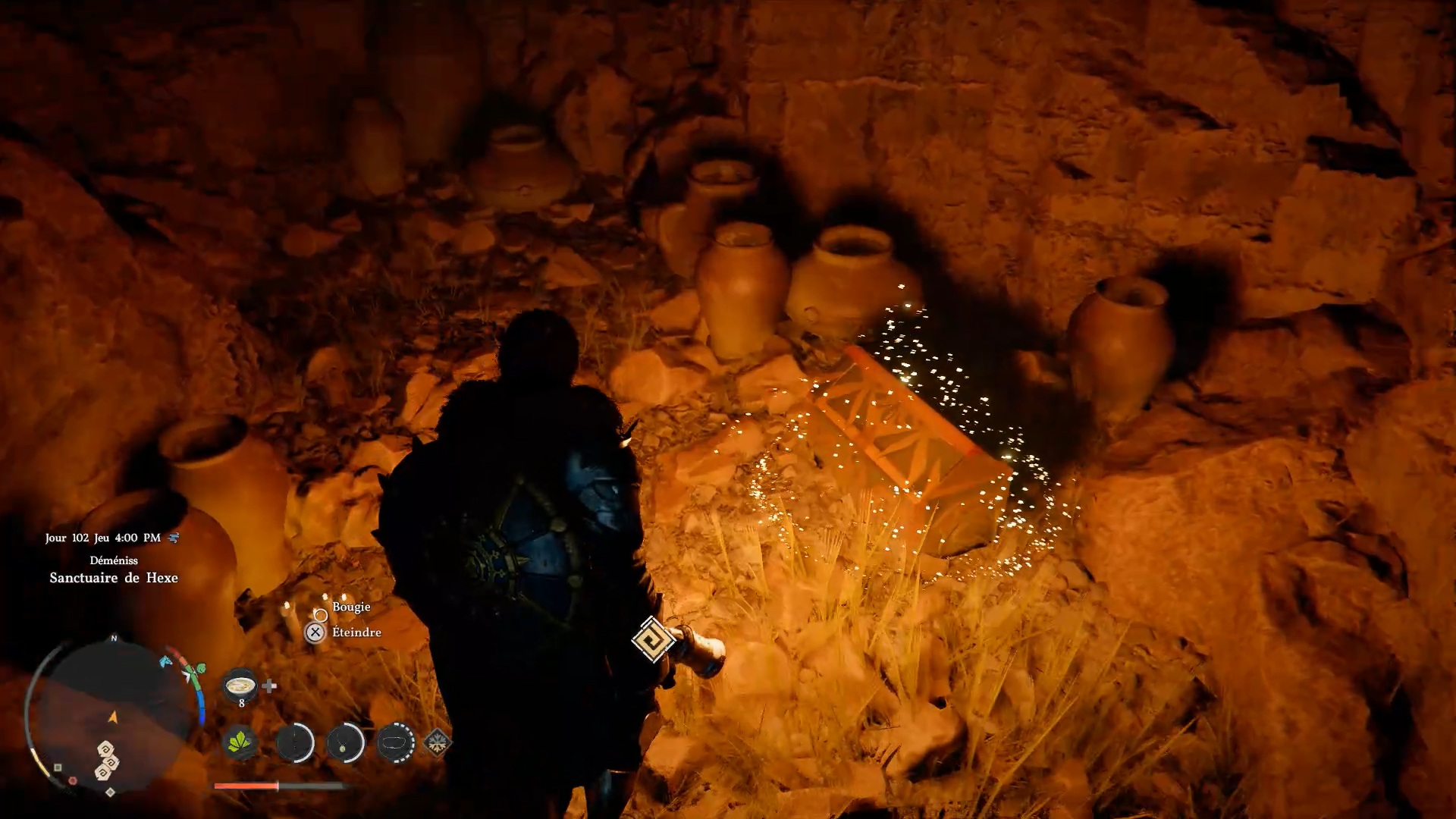Select the dark sword weapon slot
Image resolution: width=1456 pixels, height=819 pixels.
pos(294,742)
